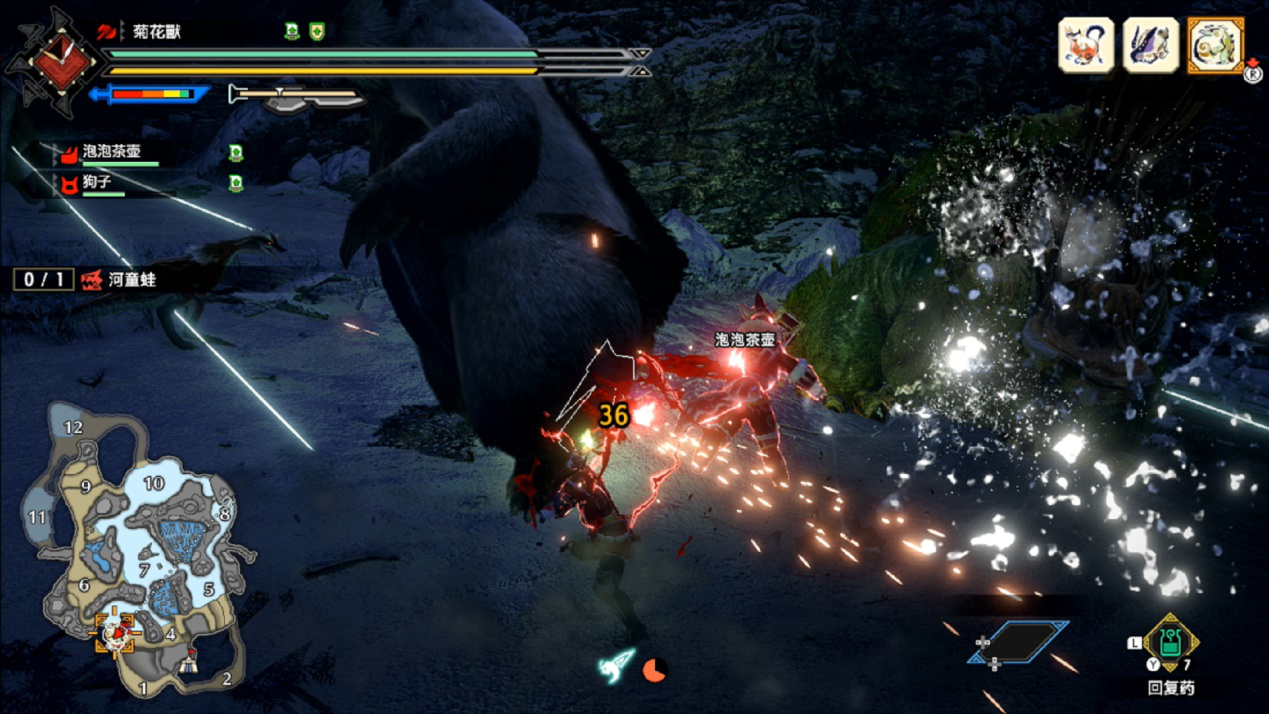Screen dimensions: 1269x714
Task: Select the green Tetranadon monster icon
Action: [1215, 45]
